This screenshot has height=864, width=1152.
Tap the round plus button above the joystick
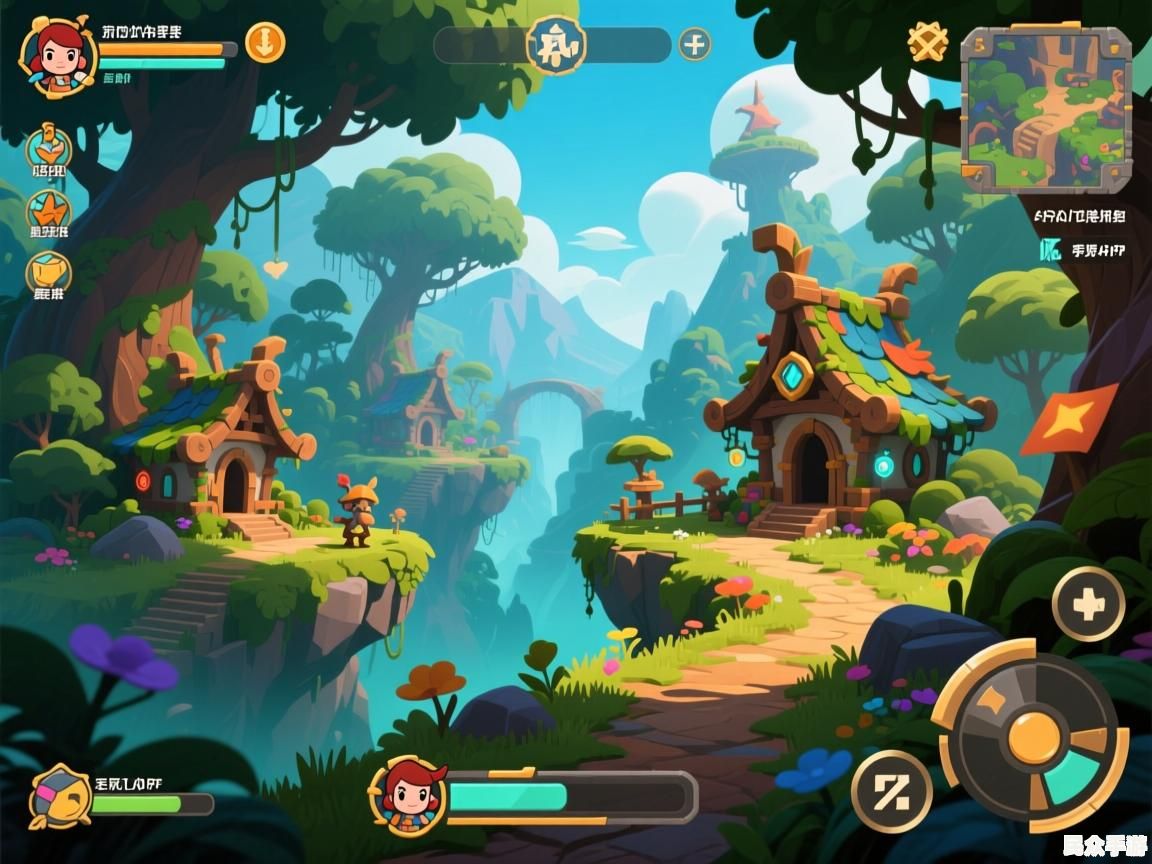(x=1088, y=604)
